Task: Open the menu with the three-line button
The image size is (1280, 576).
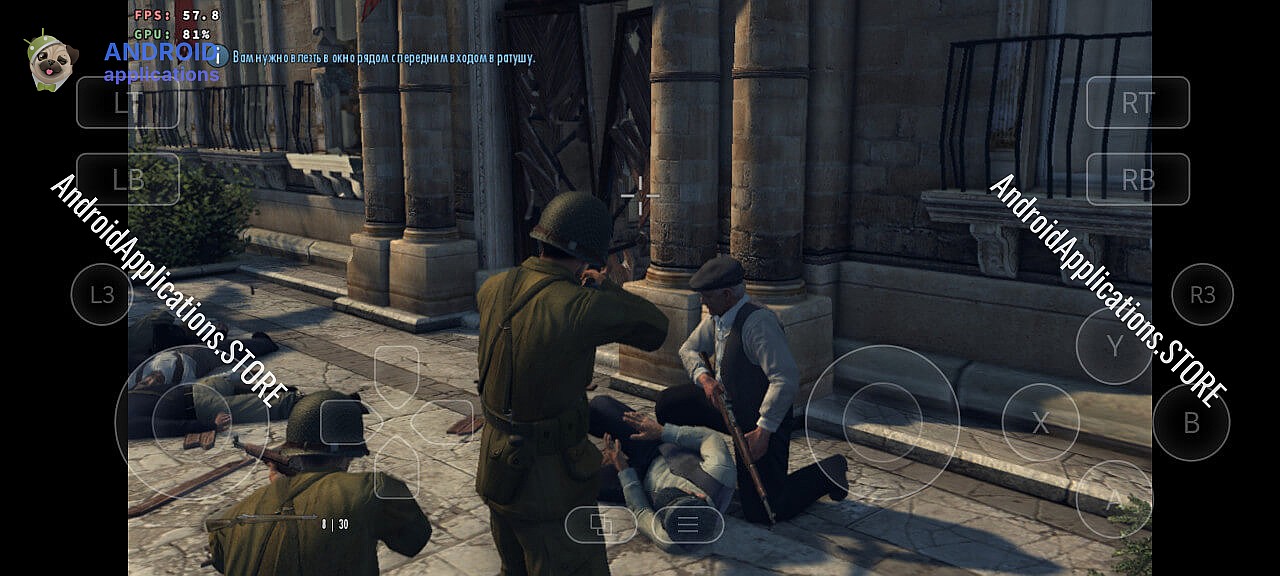Action: click(x=688, y=524)
